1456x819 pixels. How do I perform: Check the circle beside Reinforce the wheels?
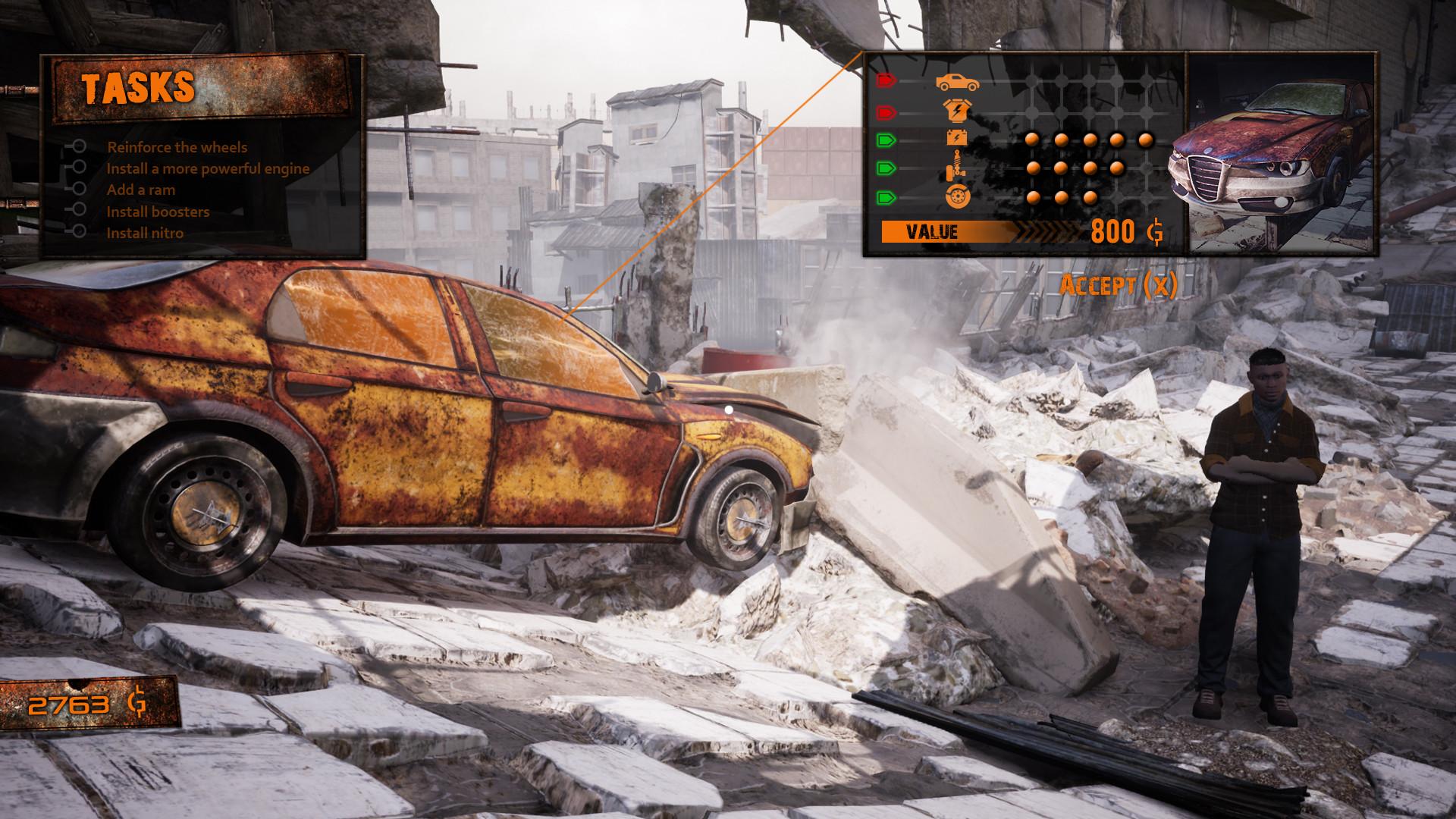tap(78, 147)
